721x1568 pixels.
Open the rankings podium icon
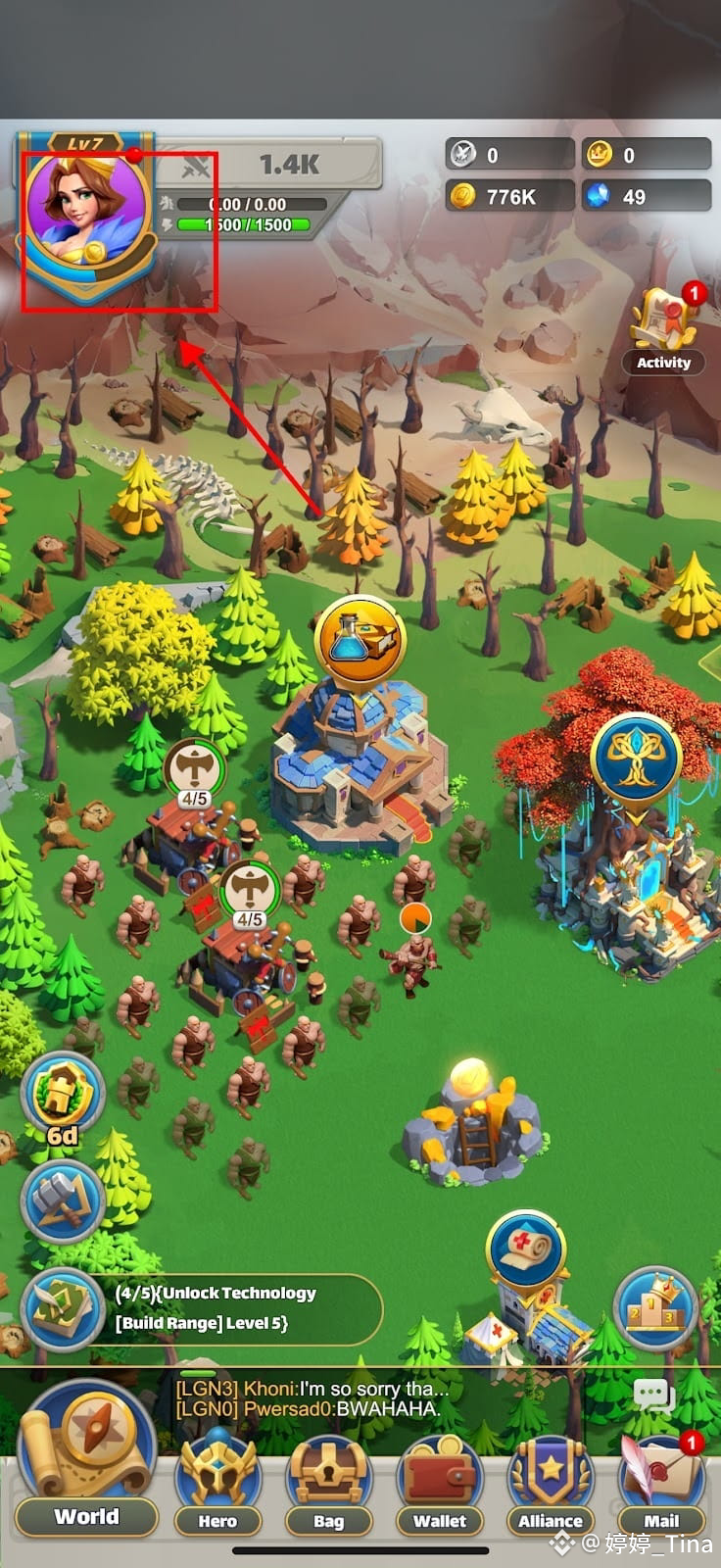653,1305
